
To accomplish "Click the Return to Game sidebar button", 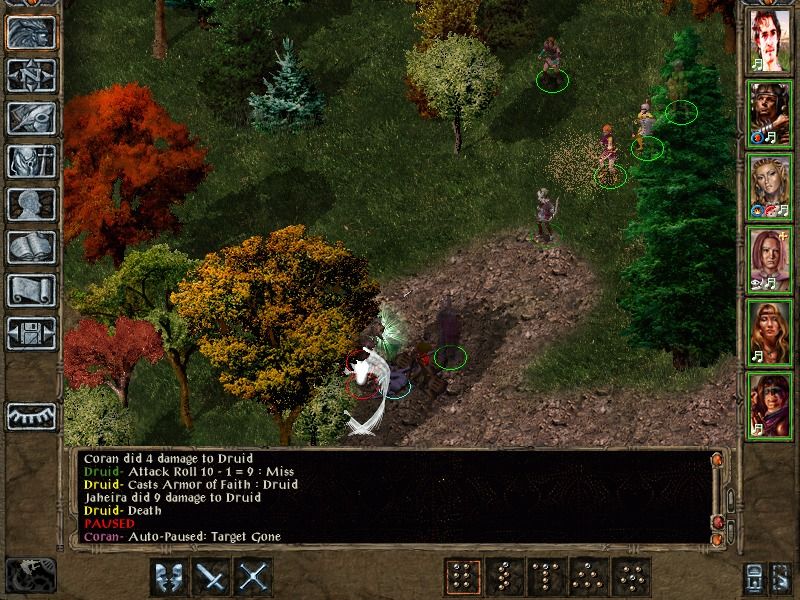I will (30, 32).
